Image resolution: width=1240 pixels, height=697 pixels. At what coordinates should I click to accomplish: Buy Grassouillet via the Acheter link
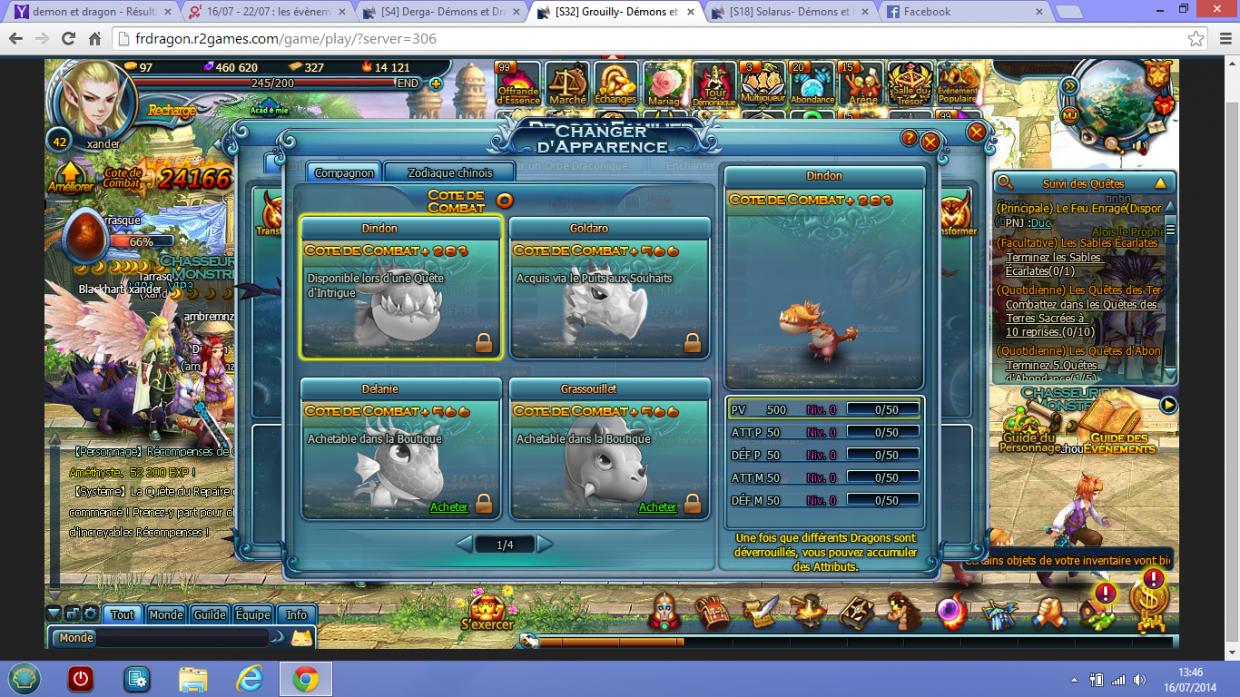click(x=657, y=507)
